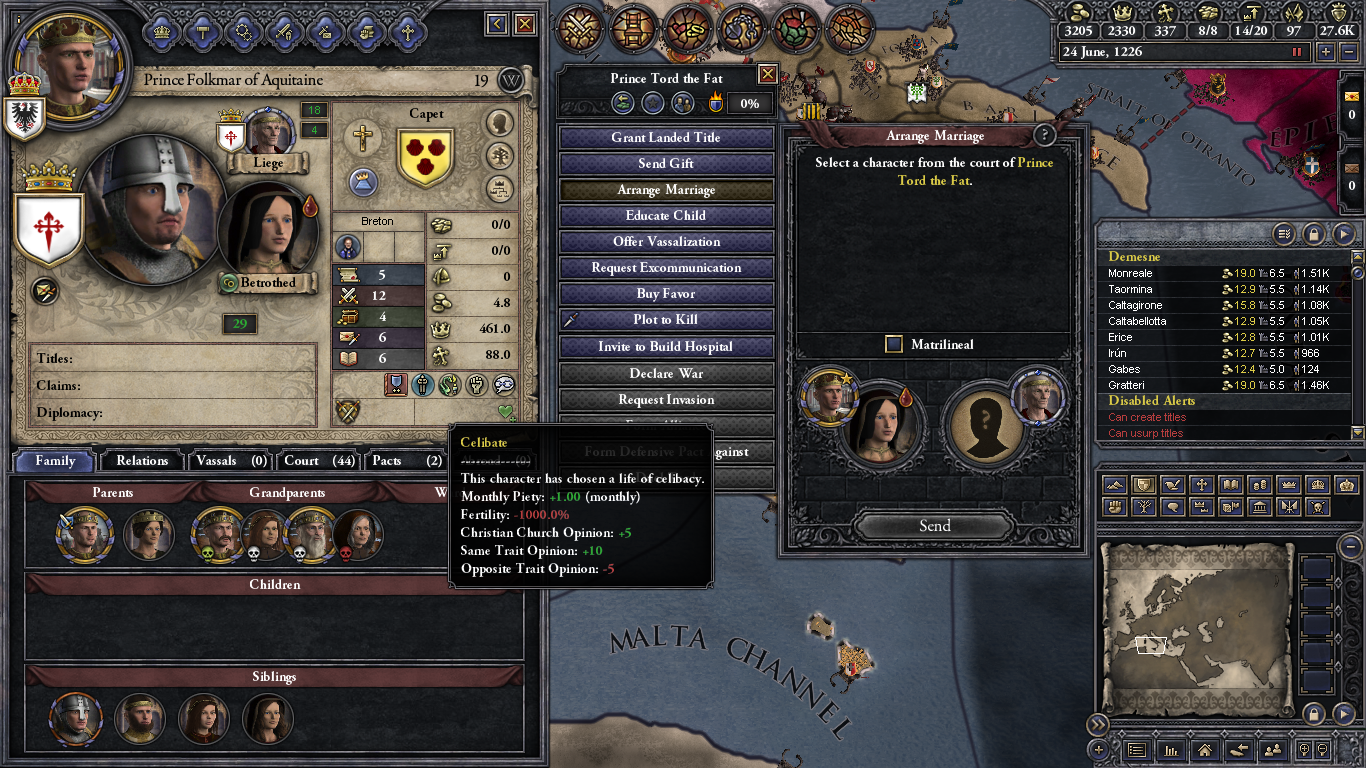Open the Pacts (2) tab
Viewport: 1366px width, 768px height.
click(x=404, y=461)
